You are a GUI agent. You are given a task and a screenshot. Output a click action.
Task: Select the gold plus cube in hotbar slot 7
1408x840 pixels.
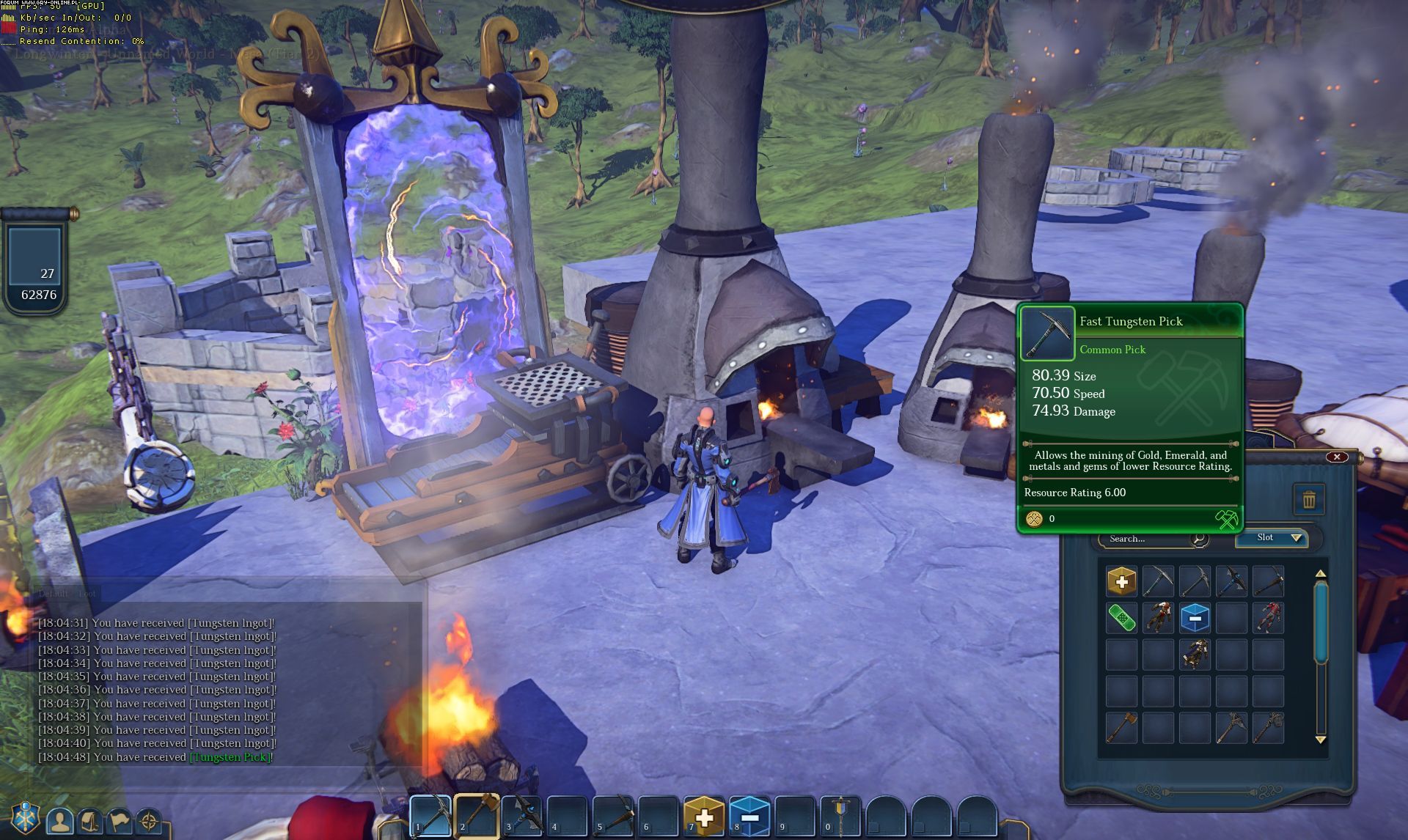click(x=704, y=817)
